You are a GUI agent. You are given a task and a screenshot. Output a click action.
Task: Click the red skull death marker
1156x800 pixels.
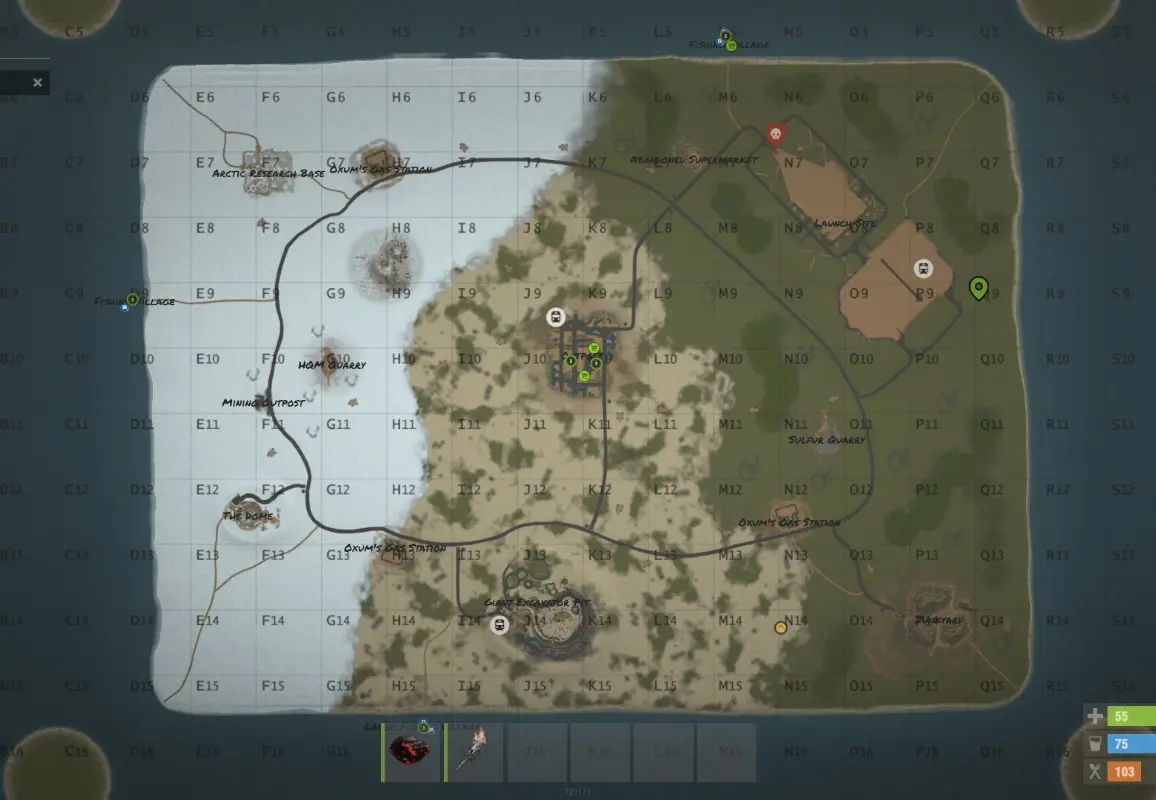774,134
